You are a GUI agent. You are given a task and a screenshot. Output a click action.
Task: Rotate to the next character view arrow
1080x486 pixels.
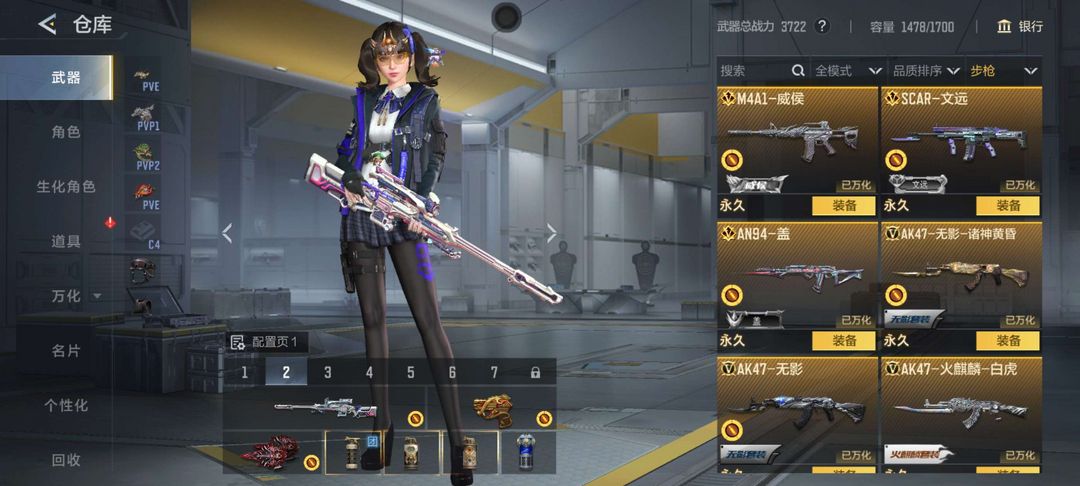coord(552,233)
